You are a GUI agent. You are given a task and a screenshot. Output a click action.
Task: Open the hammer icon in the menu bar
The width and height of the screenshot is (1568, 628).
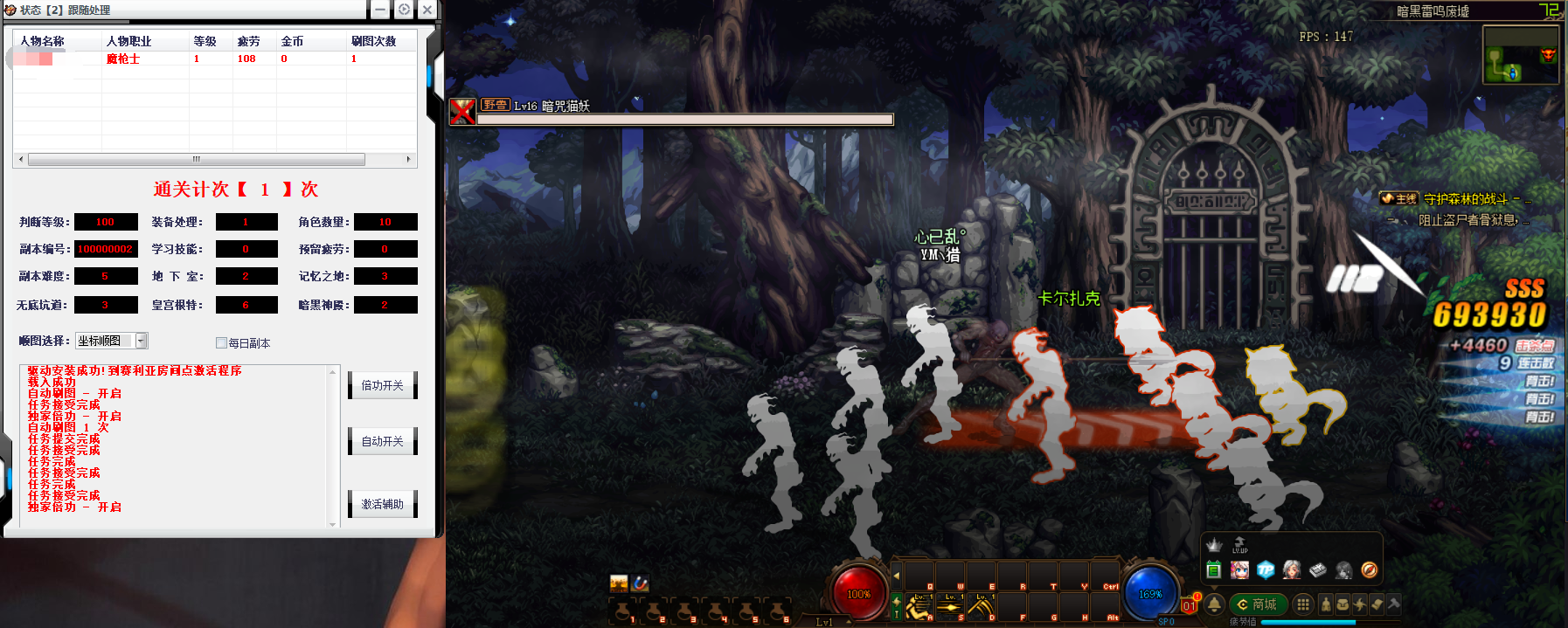pos(1393,604)
